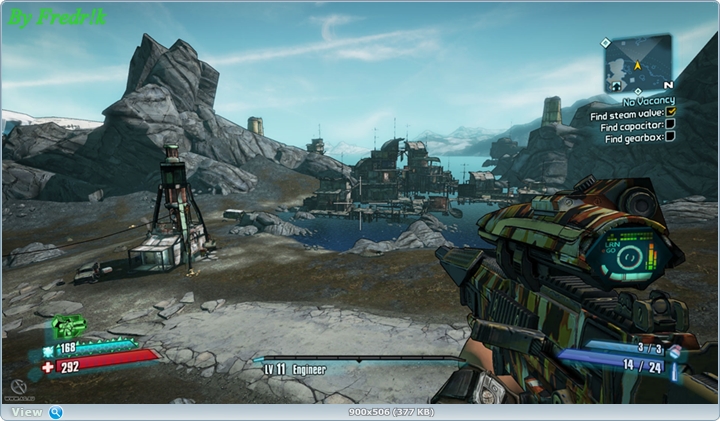The width and height of the screenshot is (720, 421).
Task: Click the Find steam valve objective checkbox
Action: tap(671, 113)
